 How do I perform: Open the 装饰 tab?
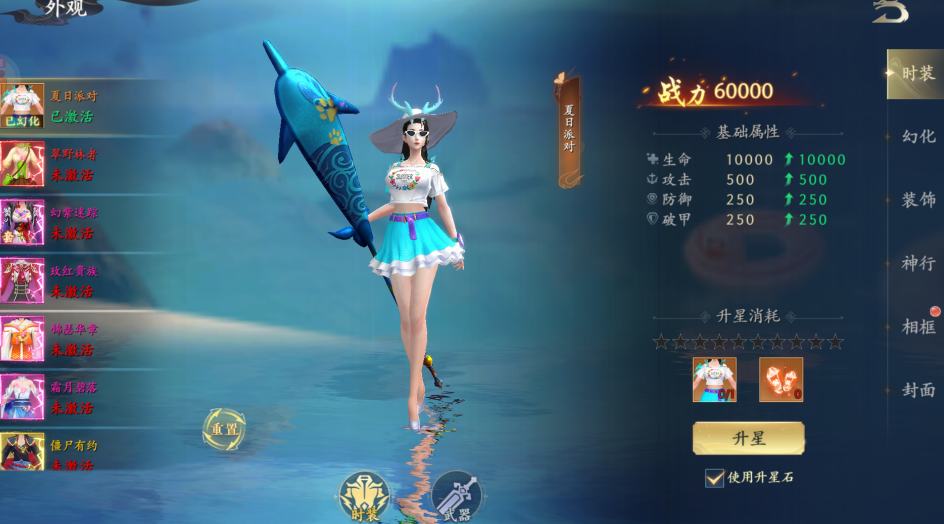click(918, 200)
